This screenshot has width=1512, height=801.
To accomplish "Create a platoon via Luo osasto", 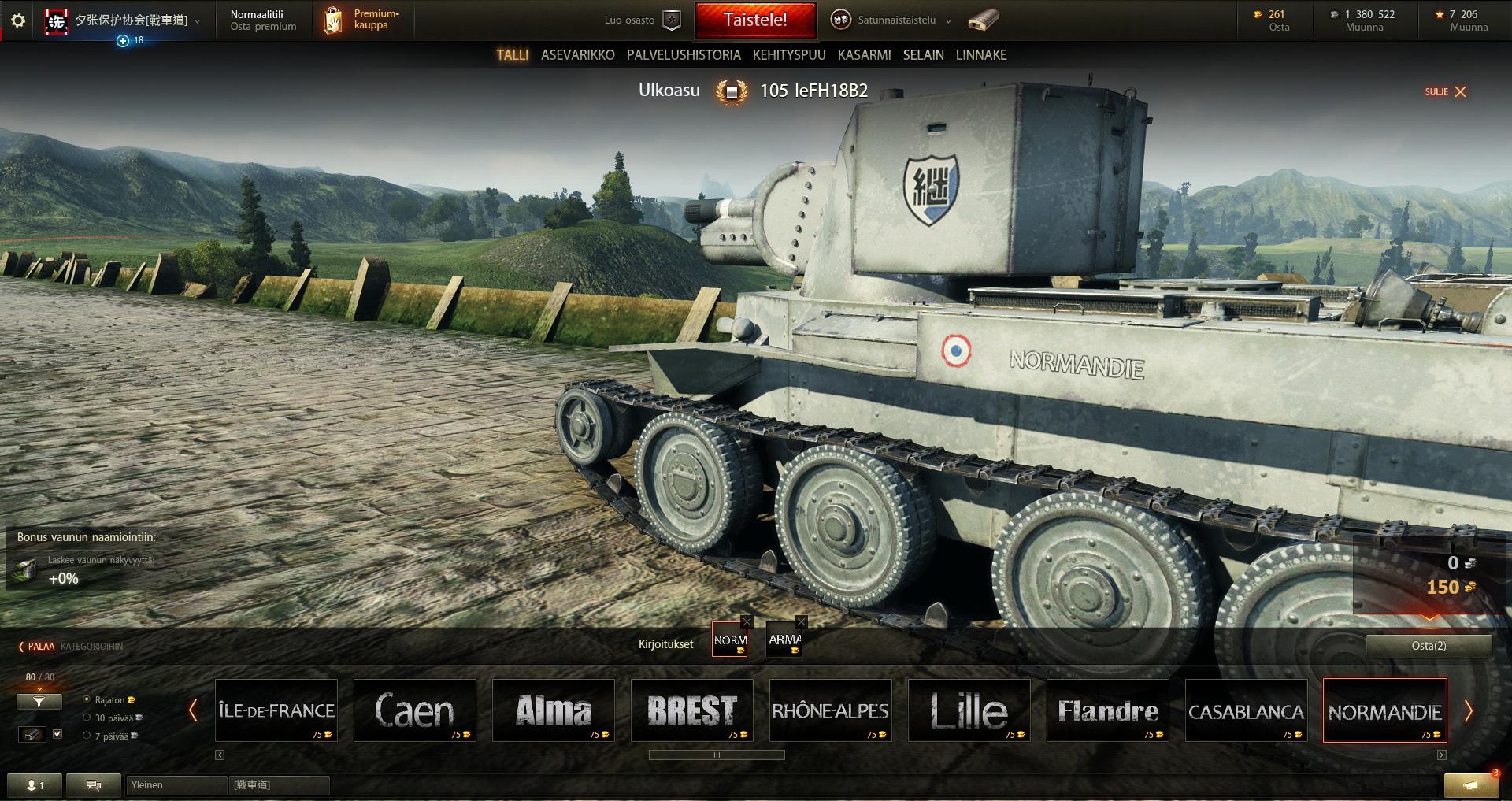I will pos(641,20).
